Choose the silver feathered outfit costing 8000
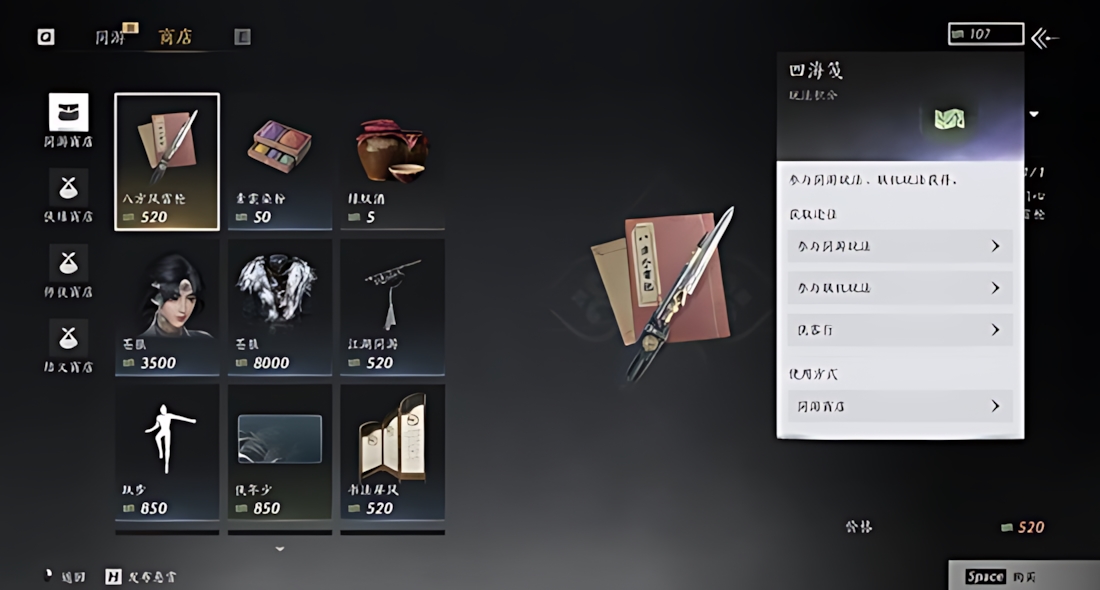This screenshot has height=590, width=1100. pyautogui.click(x=280, y=306)
